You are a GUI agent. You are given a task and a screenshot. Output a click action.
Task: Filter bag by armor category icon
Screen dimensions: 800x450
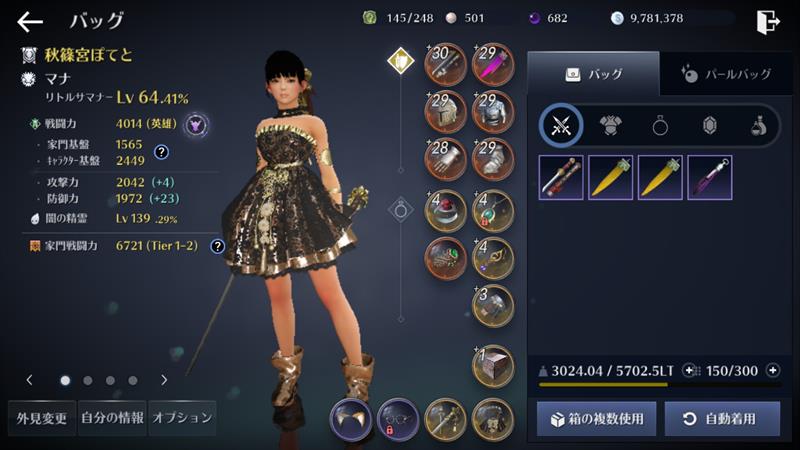coord(611,126)
